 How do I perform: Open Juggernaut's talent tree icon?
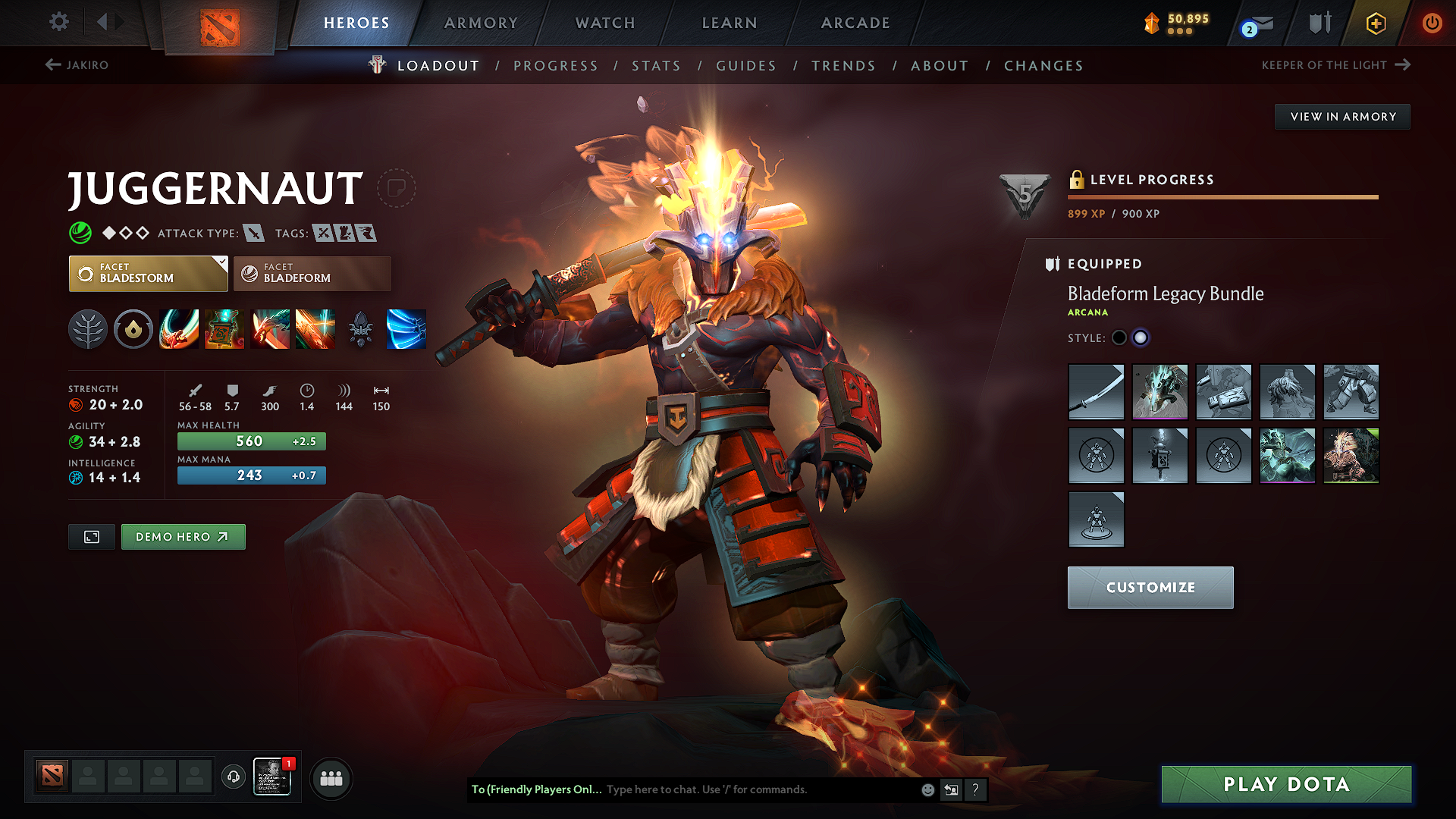(88, 329)
